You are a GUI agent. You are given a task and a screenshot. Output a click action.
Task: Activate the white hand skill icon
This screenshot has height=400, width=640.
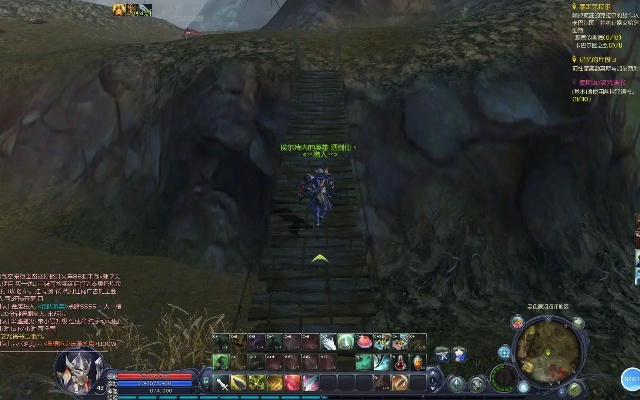pyautogui.click(x=328, y=343)
